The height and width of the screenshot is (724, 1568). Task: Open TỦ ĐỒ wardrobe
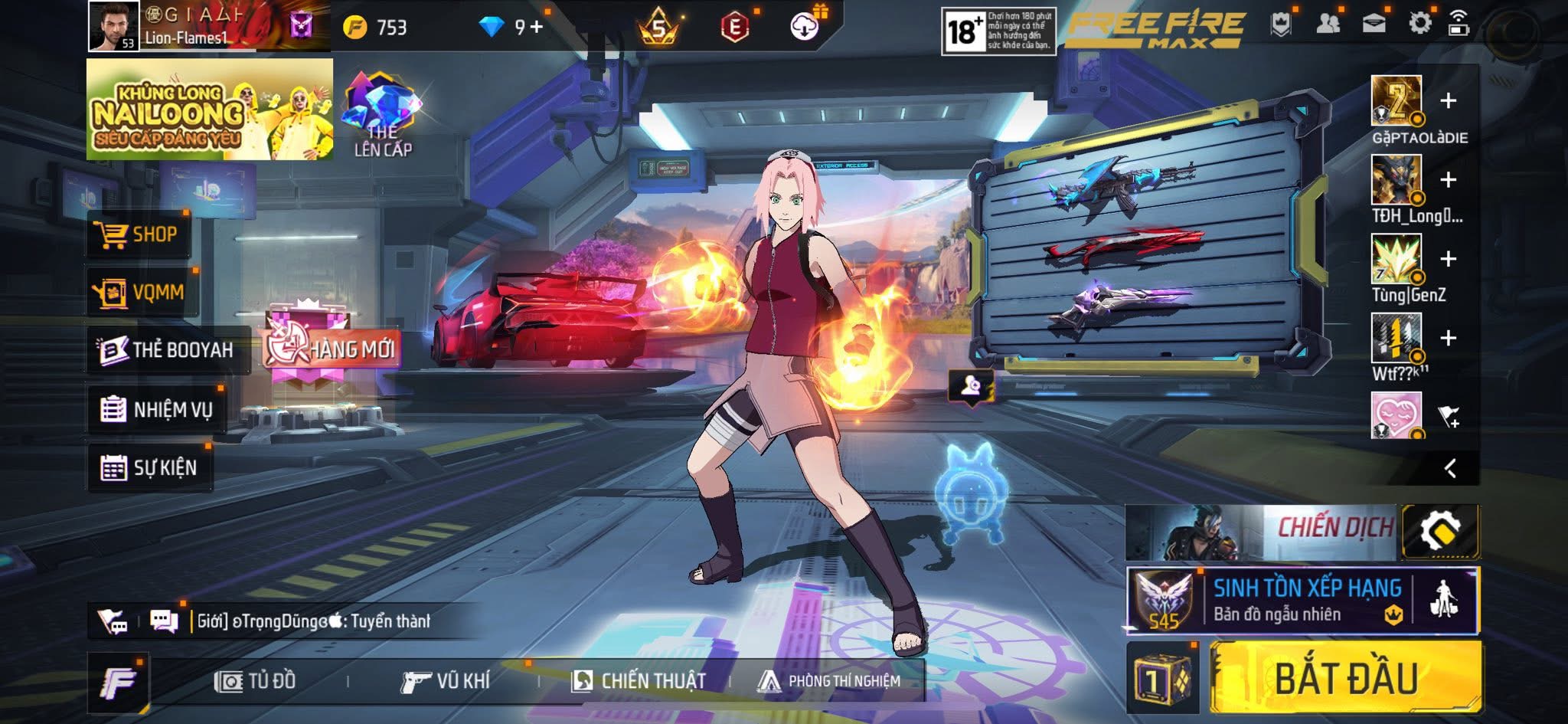pos(256,681)
